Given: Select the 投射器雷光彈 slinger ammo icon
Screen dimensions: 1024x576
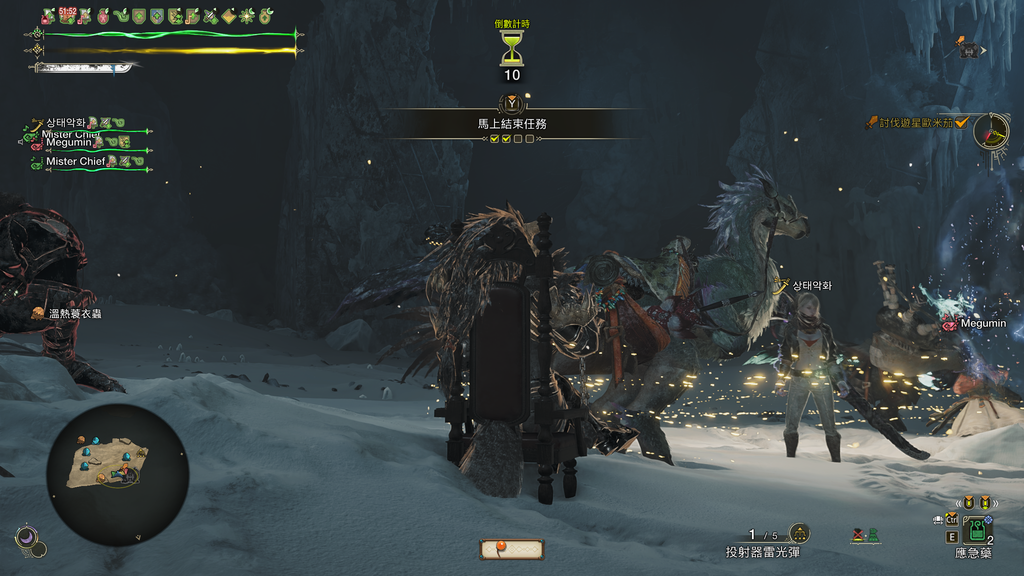Looking at the screenshot, I should 799,534.
